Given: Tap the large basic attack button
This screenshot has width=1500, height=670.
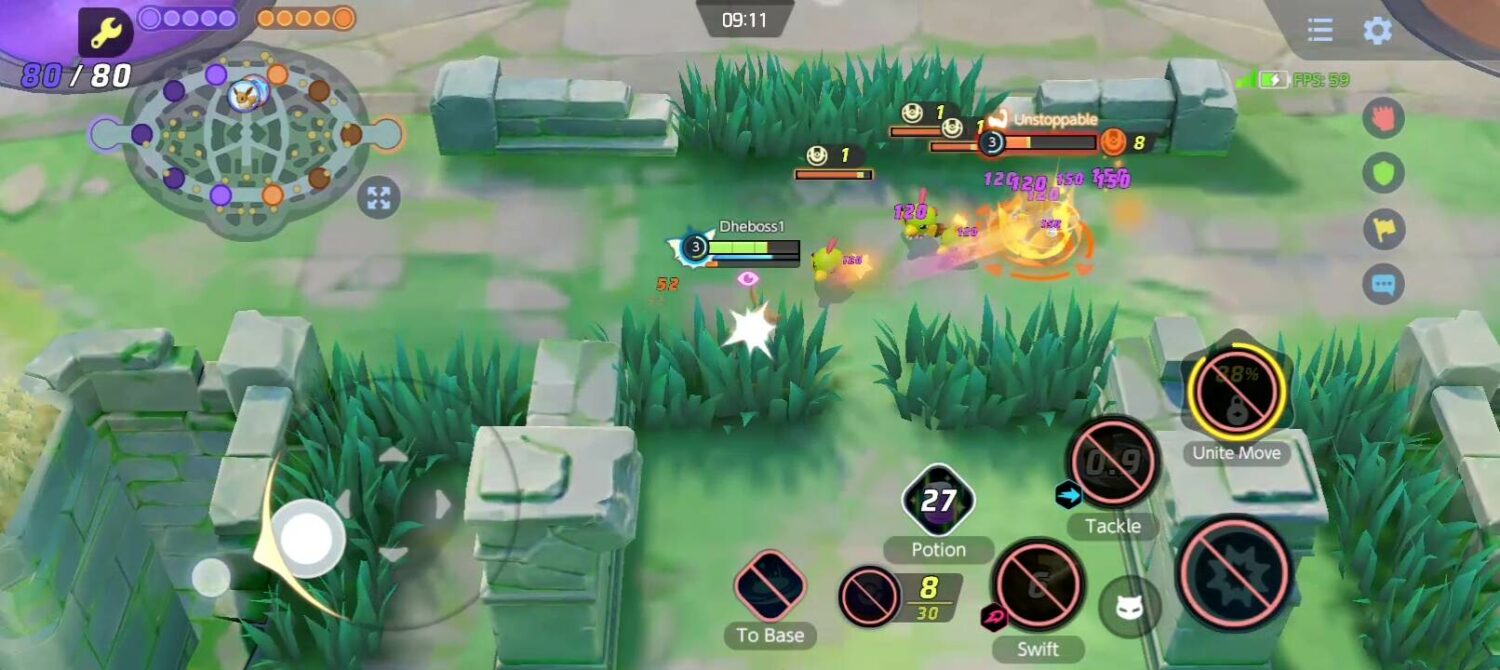Looking at the screenshot, I should click(1236, 573).
